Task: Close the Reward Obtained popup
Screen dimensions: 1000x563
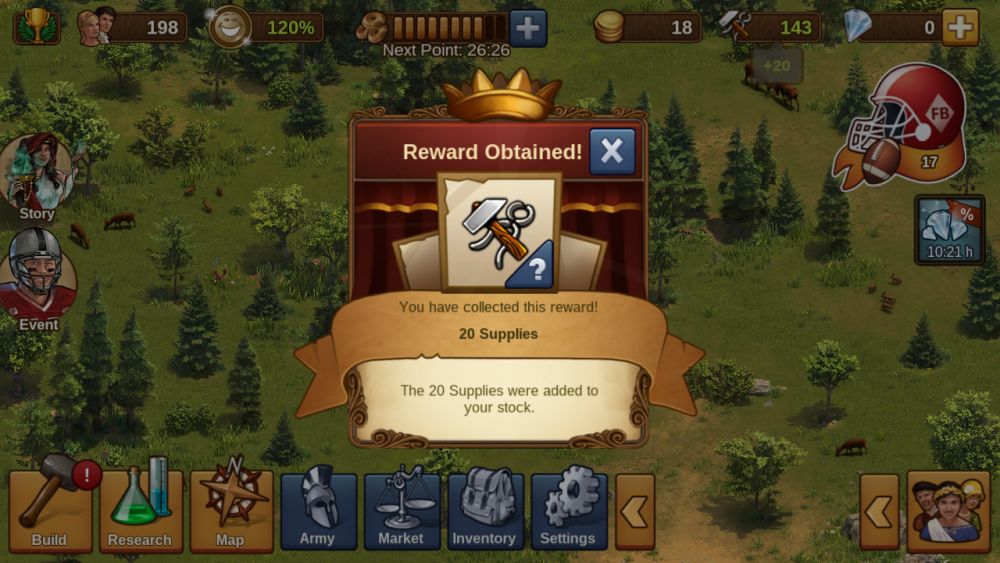Action: tap(612, 152)
